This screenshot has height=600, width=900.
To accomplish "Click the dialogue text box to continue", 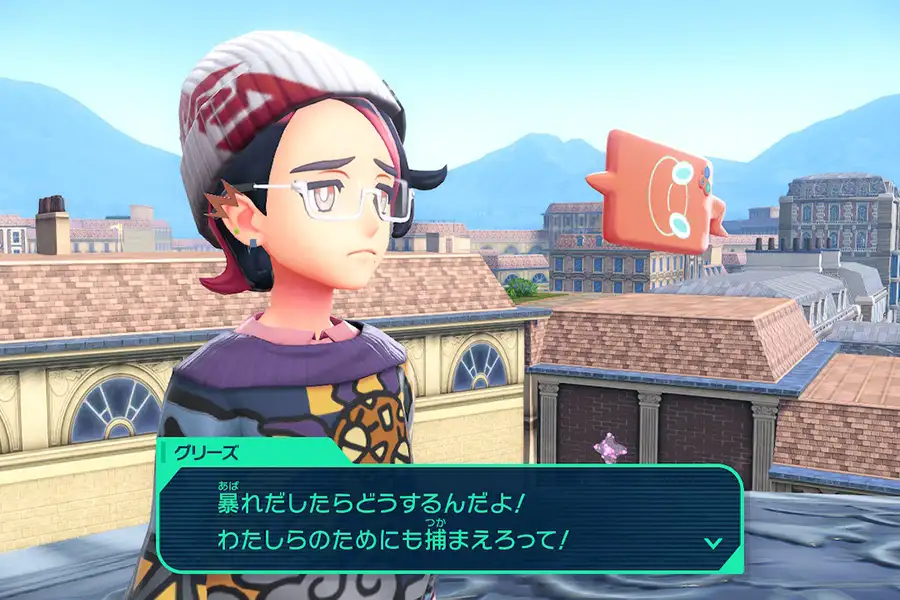I will [x=450, y=518].
